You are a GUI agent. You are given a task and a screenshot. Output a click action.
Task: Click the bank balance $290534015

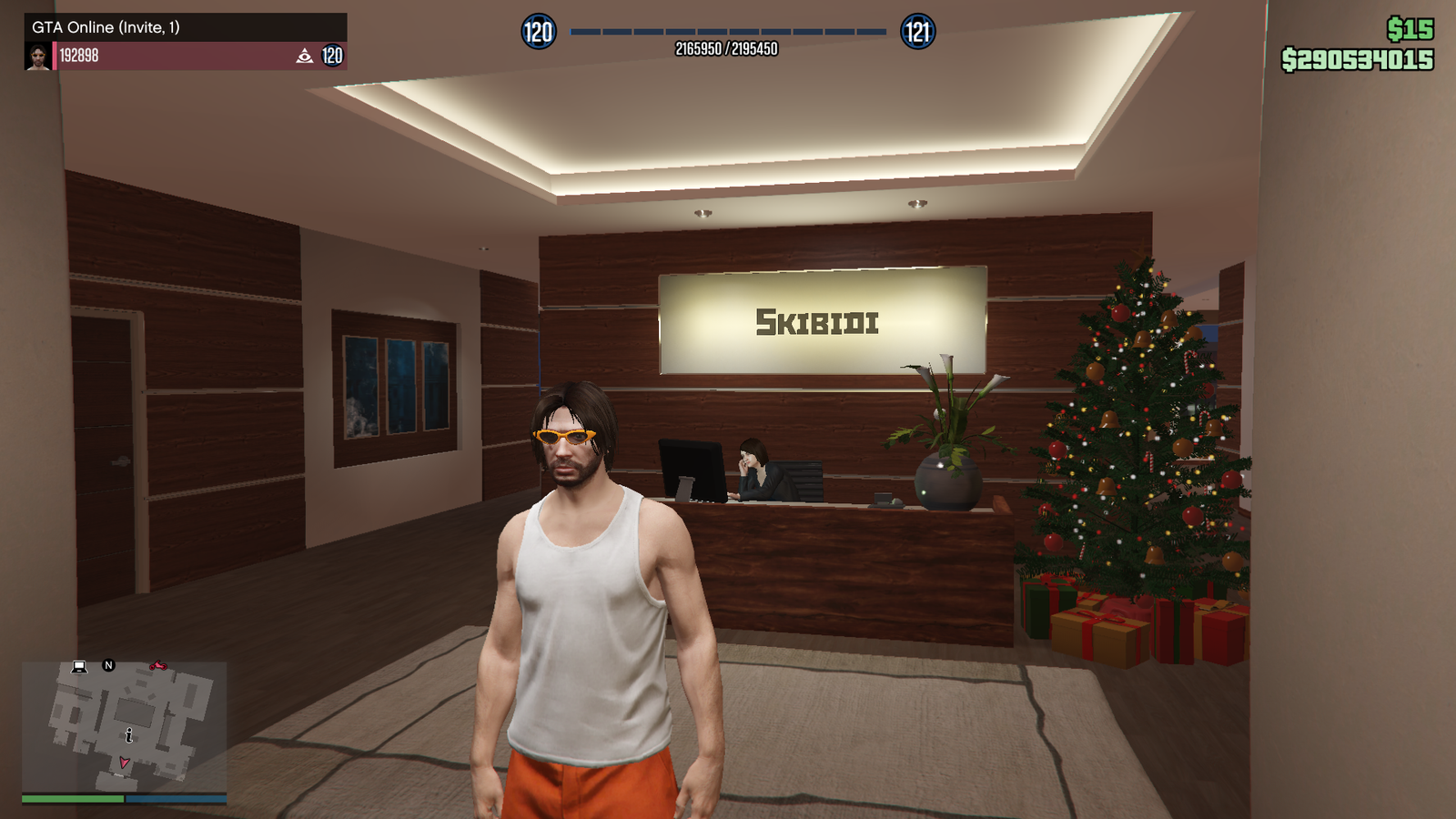pyautogui.click(x=1357, y=57)
